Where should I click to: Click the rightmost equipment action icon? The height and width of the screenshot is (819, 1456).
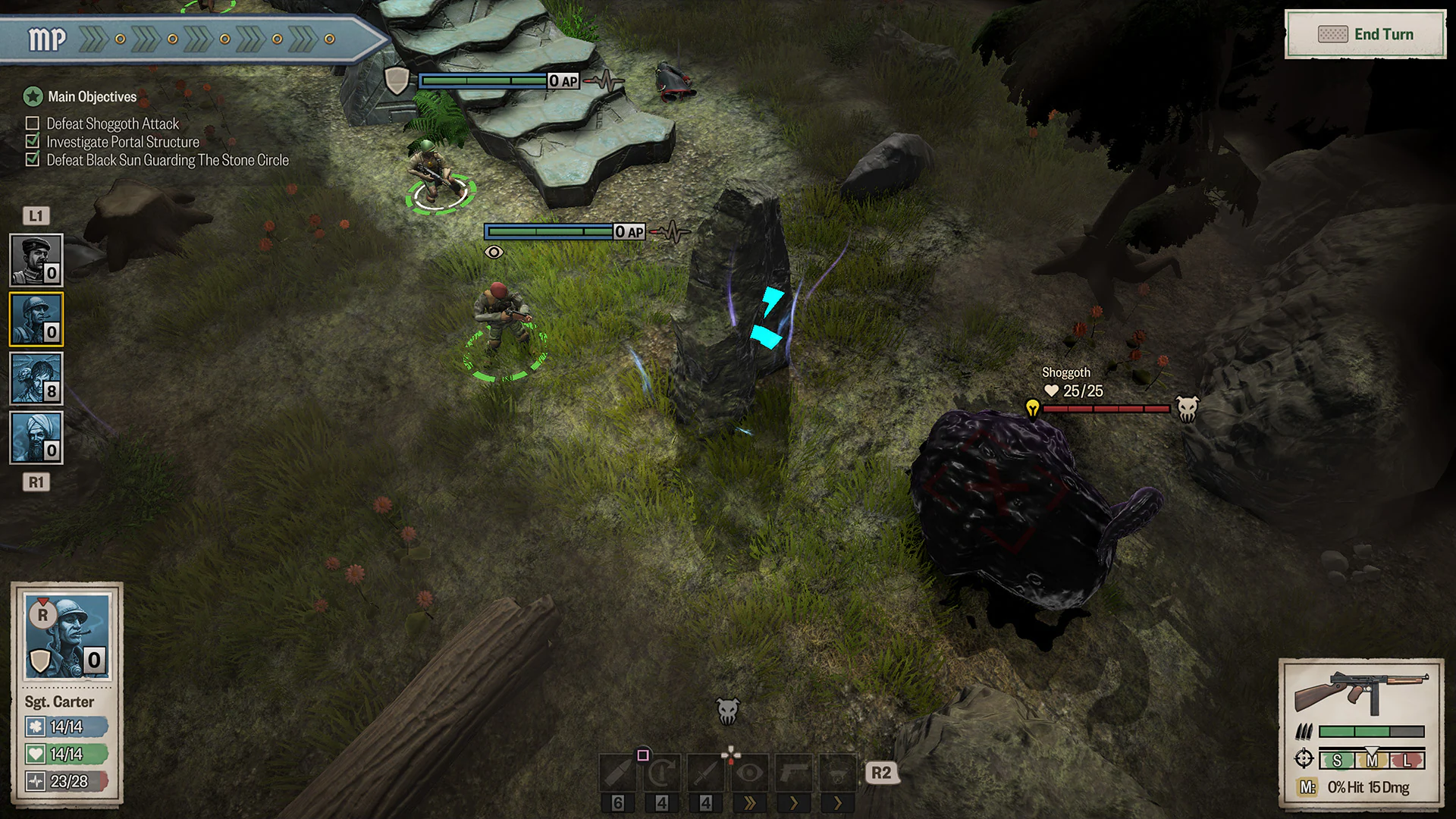point(839,773)
